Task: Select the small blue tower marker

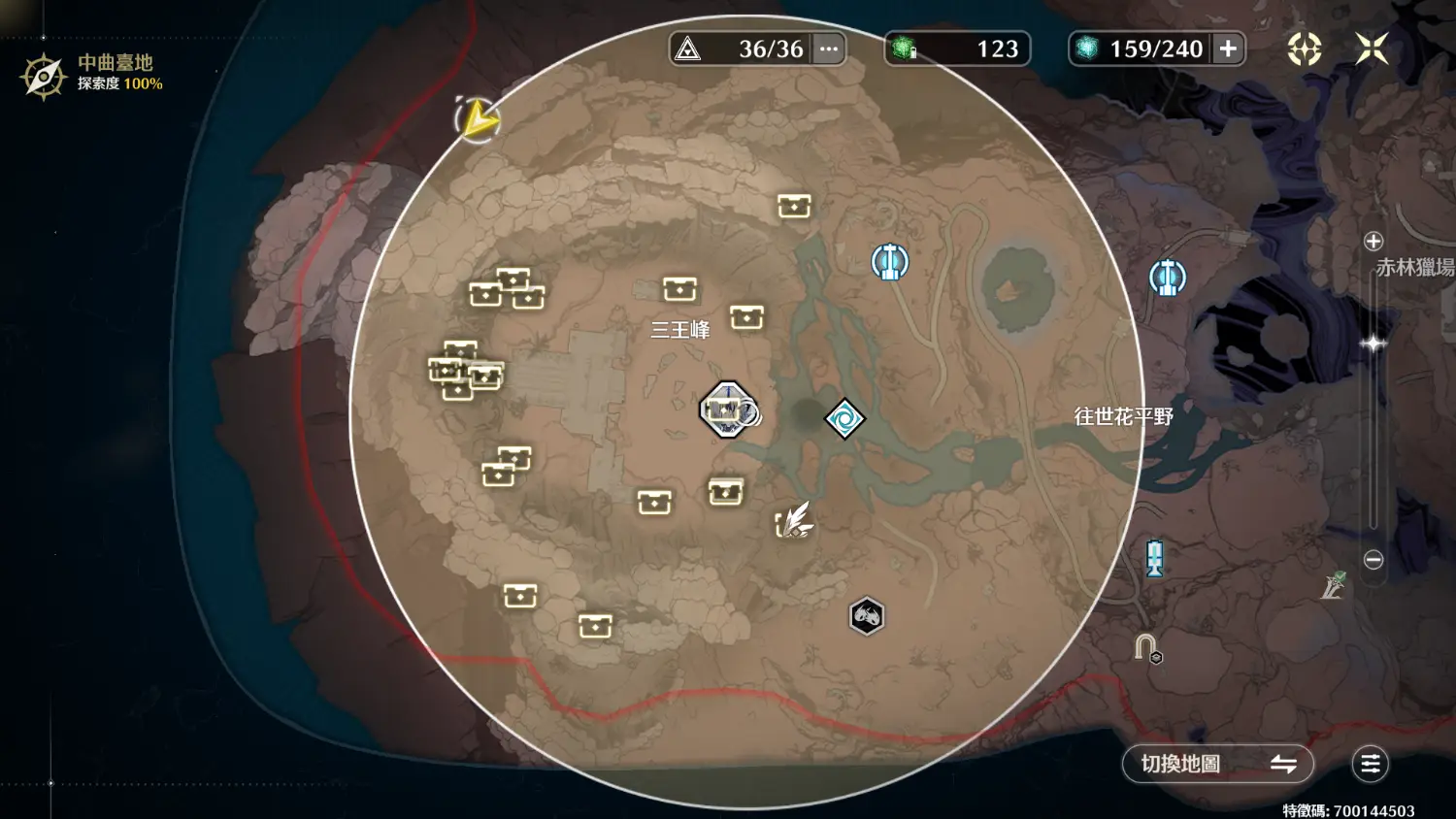Action: (x=1154, y=558)
